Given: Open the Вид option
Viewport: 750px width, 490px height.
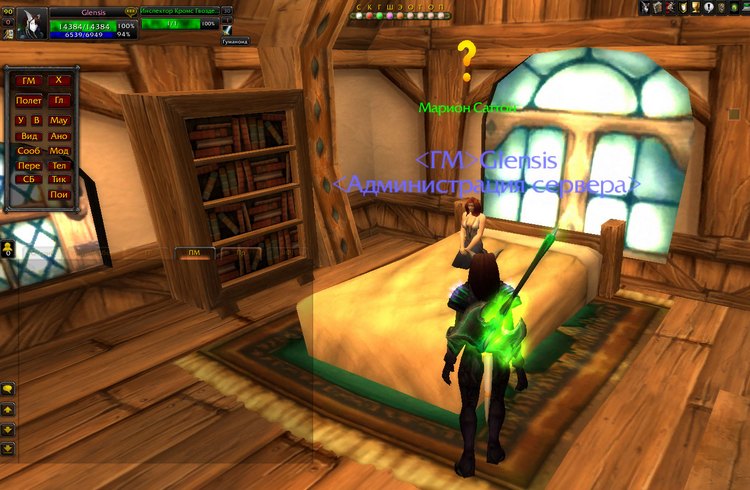Looking at the screenshot, I should 29,135.
